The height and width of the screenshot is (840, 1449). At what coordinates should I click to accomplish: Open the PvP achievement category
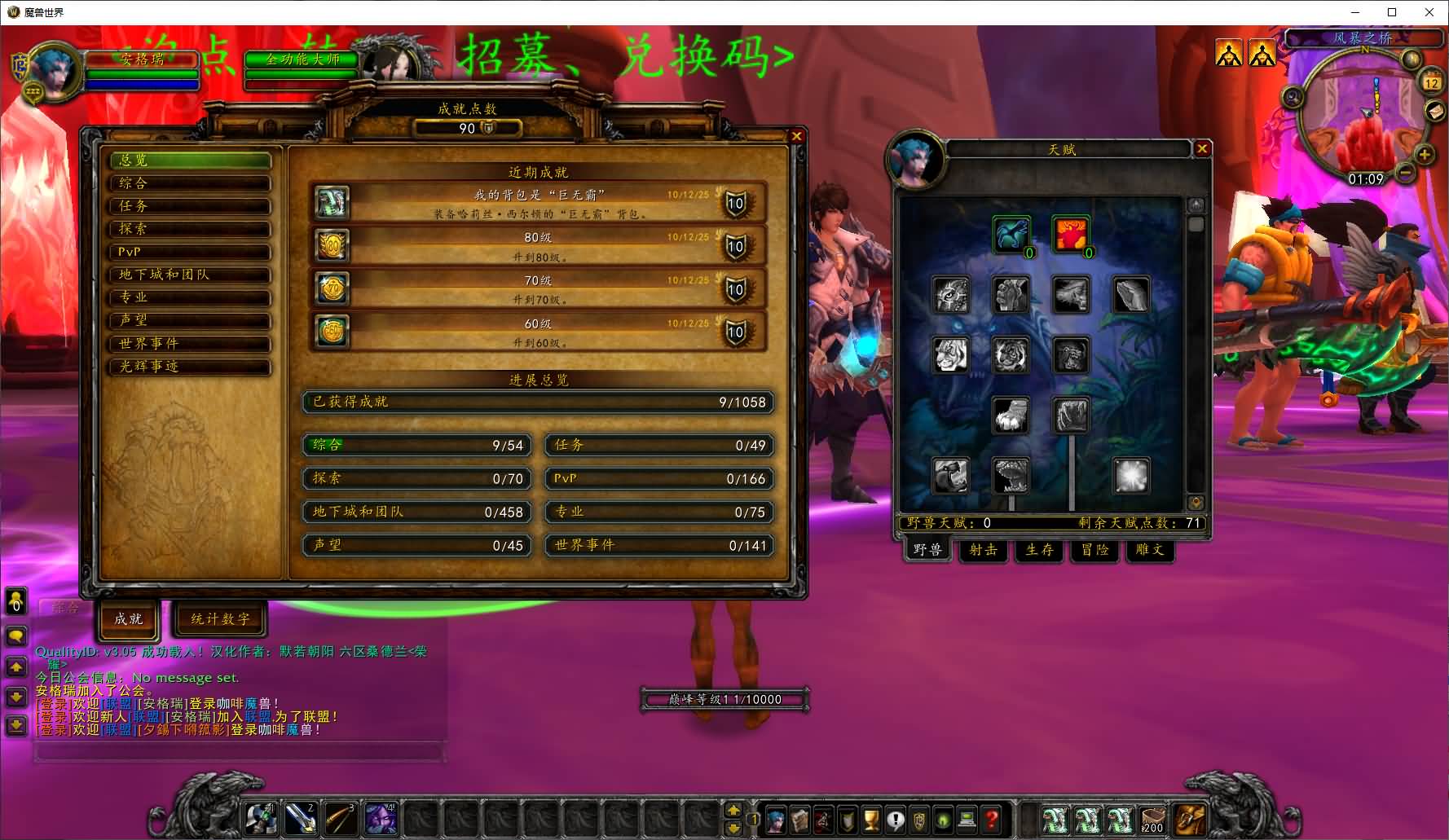pos(190,252)
